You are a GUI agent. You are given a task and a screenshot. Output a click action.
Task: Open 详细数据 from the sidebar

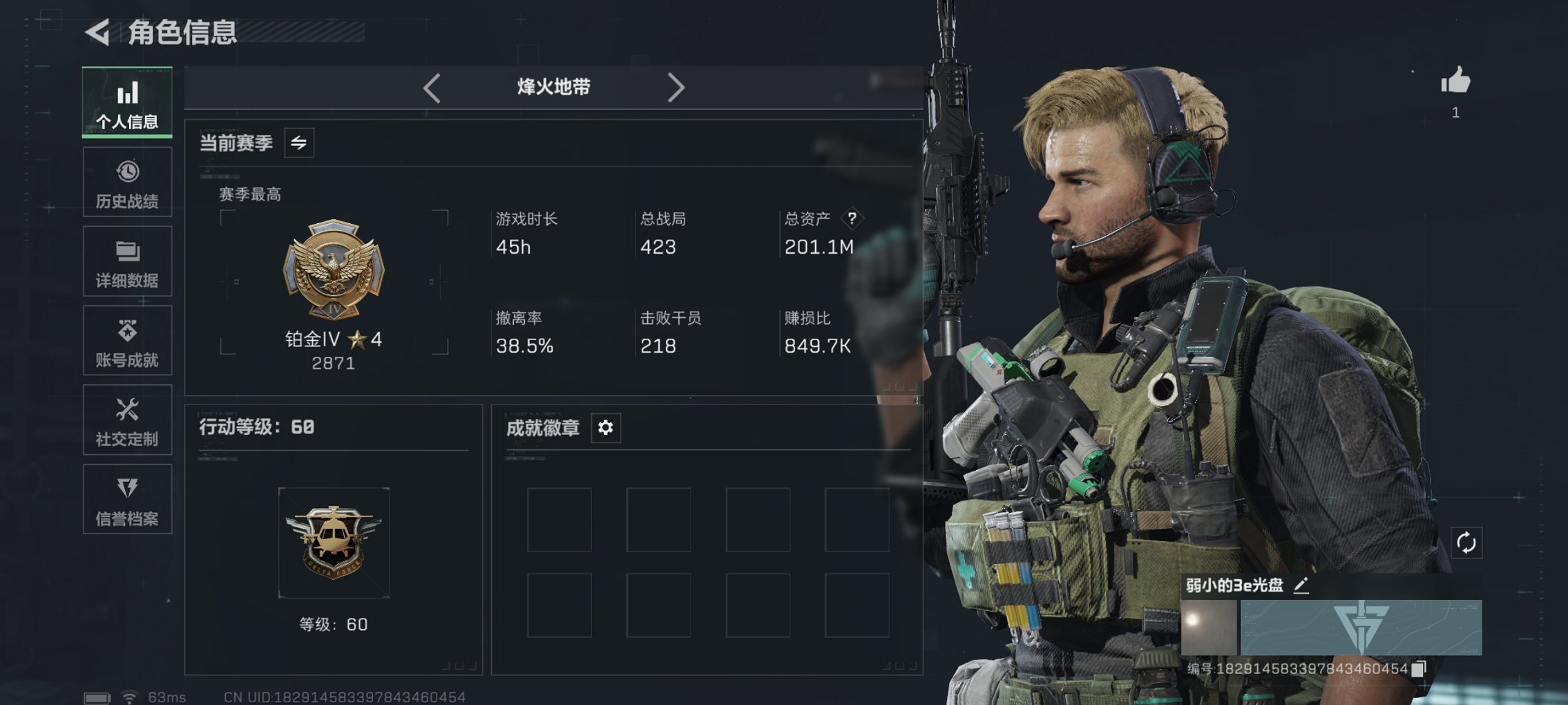127,261
